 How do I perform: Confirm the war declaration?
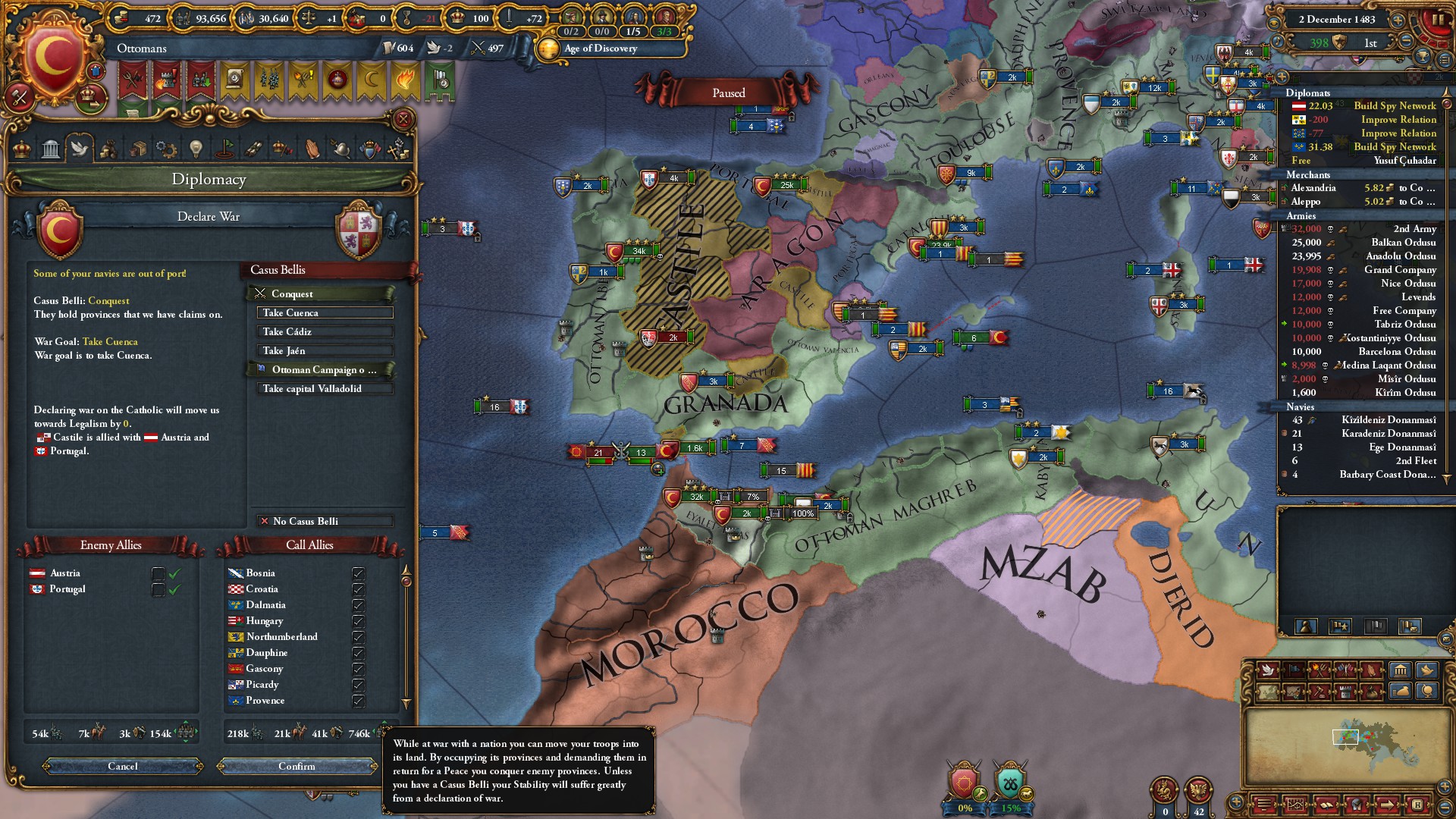click(x=297, y=767)
